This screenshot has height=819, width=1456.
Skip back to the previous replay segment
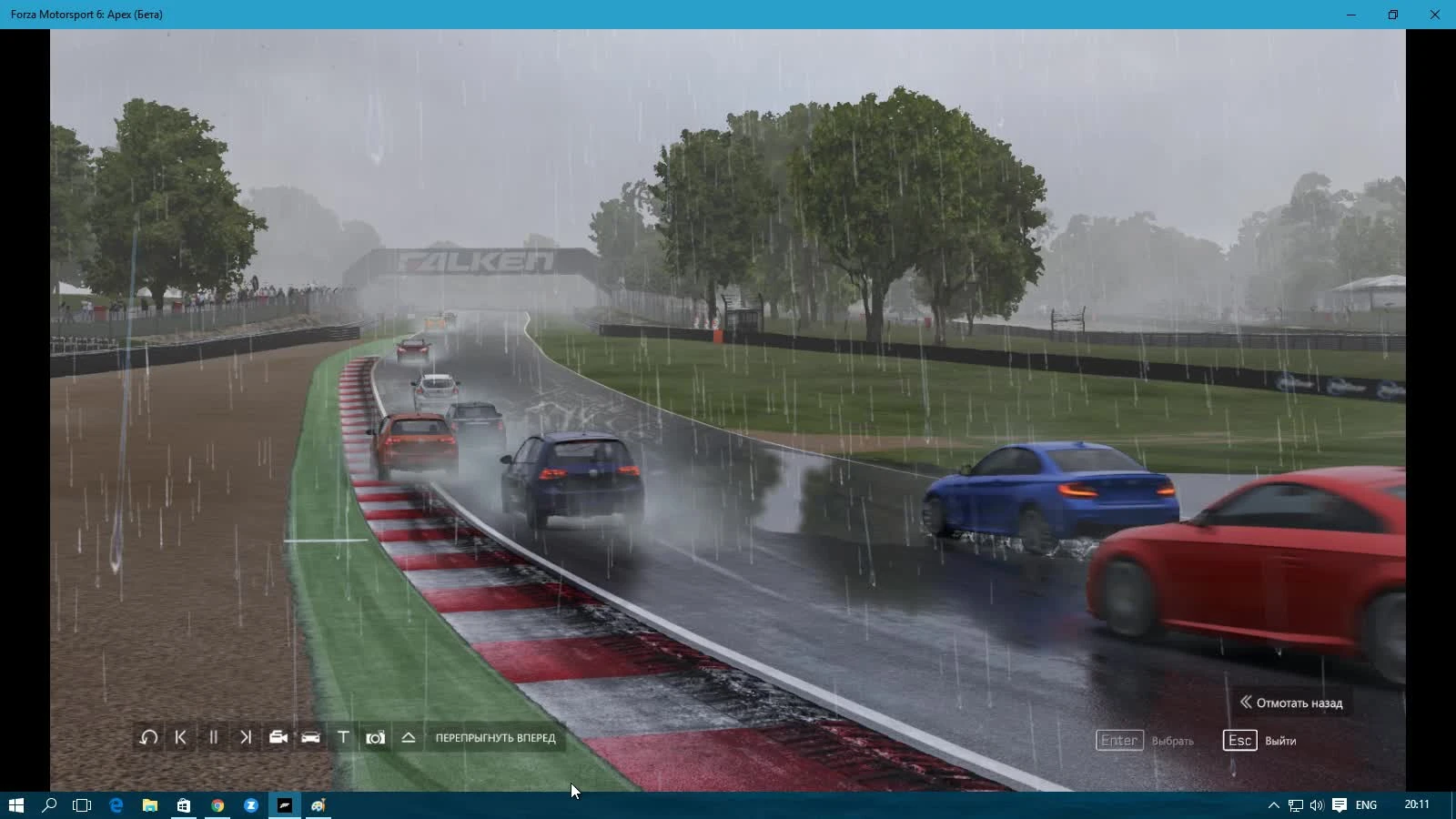[x=180, y=738]
